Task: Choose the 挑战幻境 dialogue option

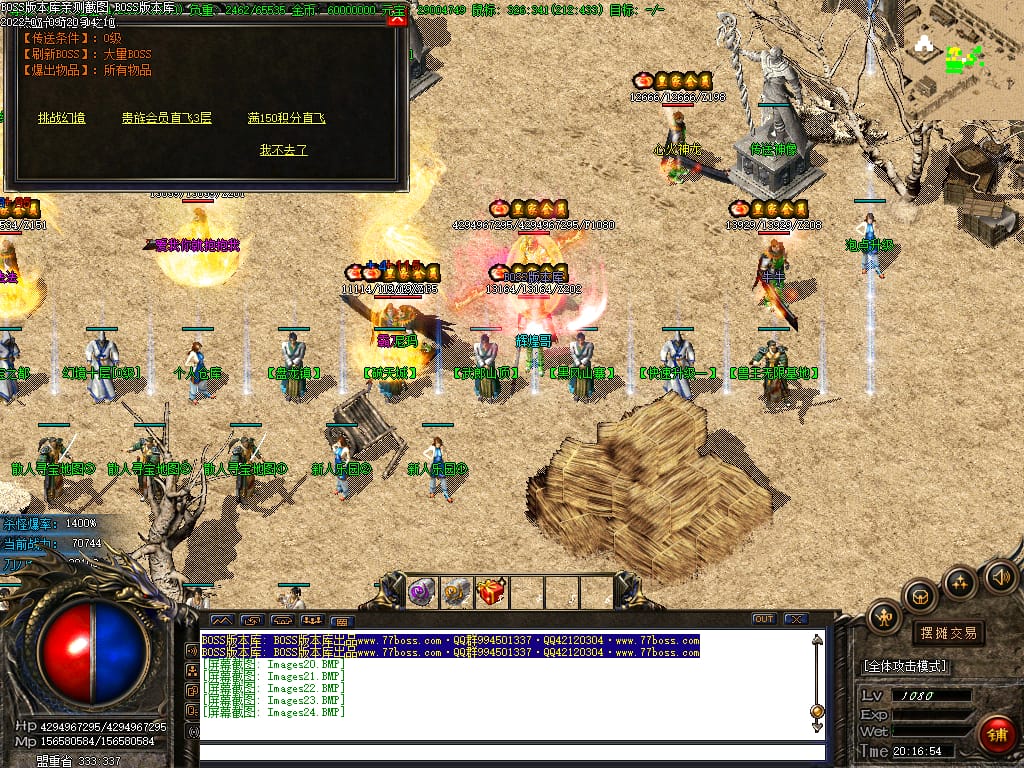Action: [61, 118]
